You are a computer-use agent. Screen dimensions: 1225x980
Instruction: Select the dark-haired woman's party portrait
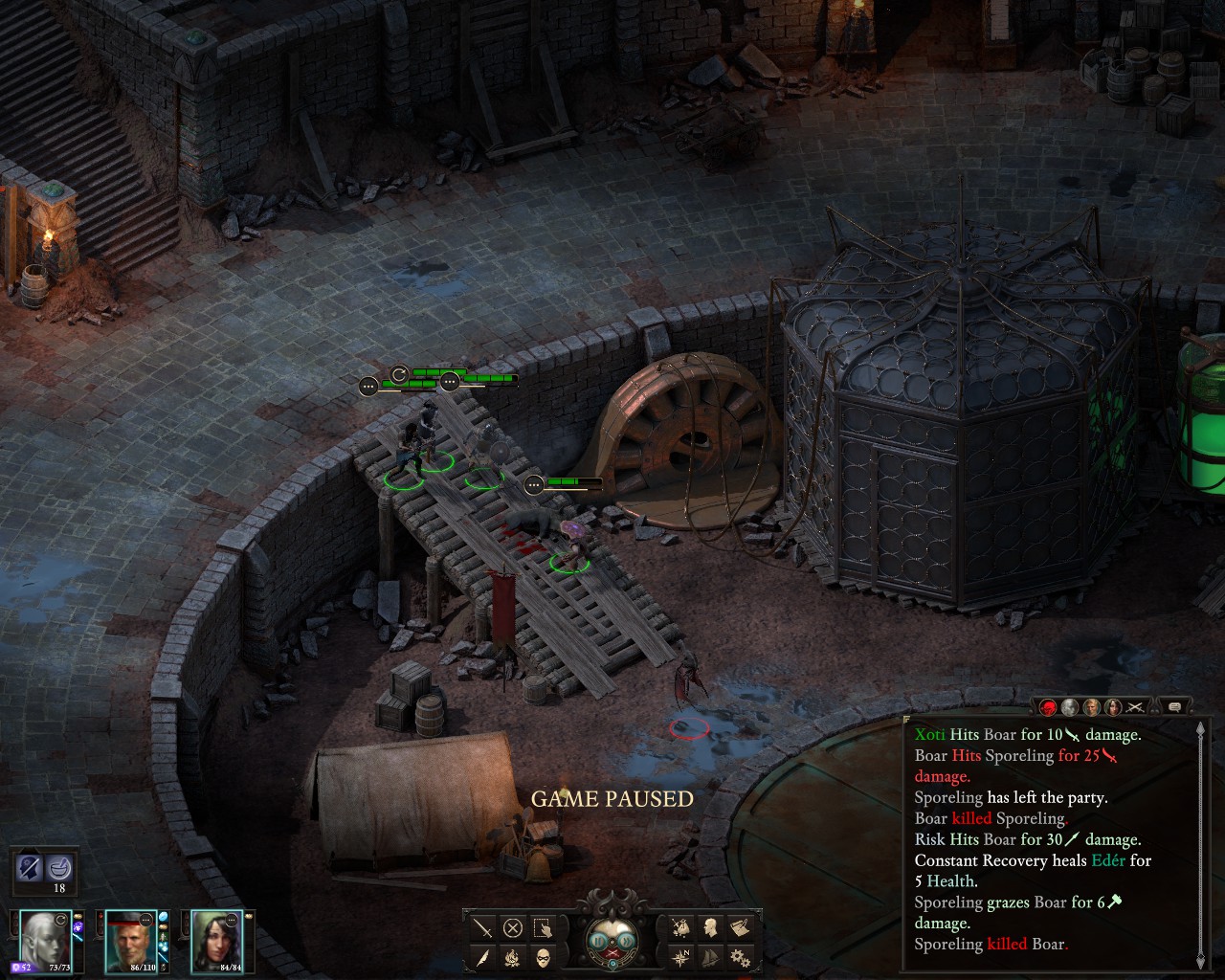click(216, 940)
